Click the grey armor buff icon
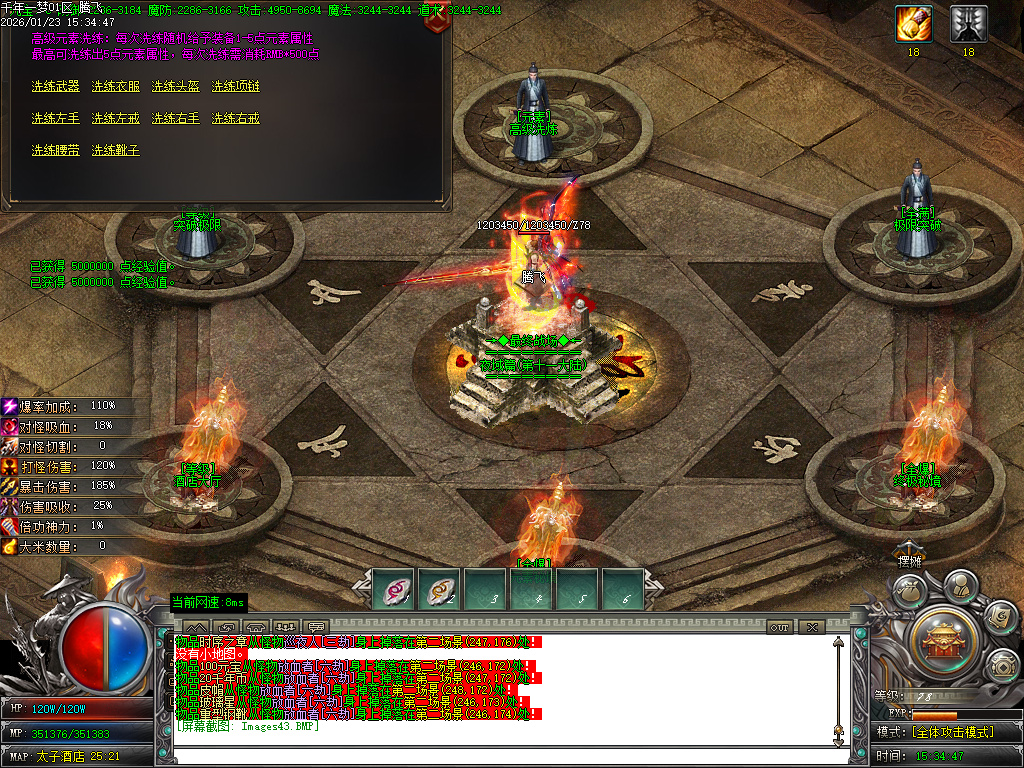This screenshot has height=768, width=1024. click(x=968, y=23)
